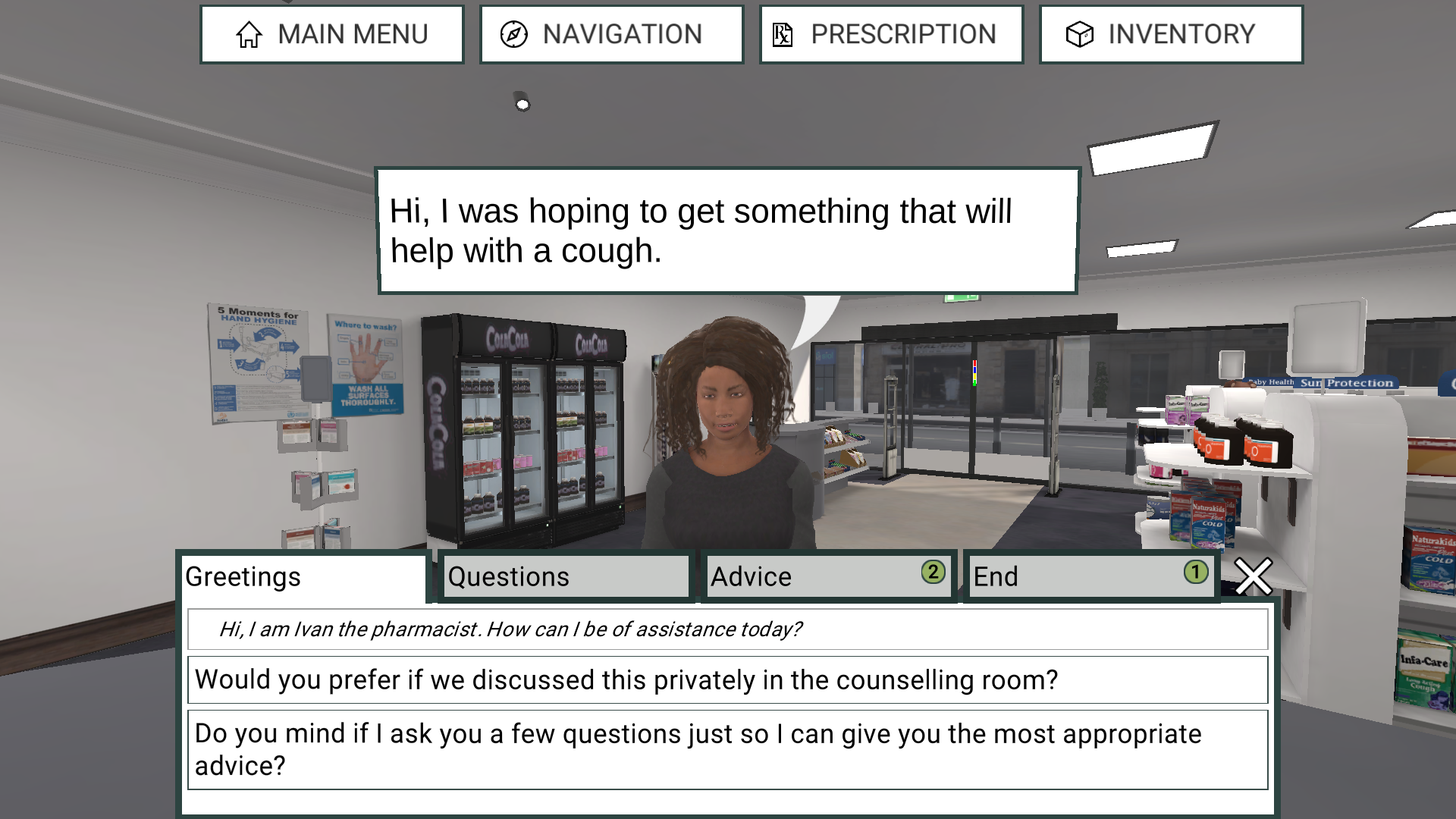Open the Main Menu
The width and height of the screenshot is (1456, 819).
[x=331, y=34]
